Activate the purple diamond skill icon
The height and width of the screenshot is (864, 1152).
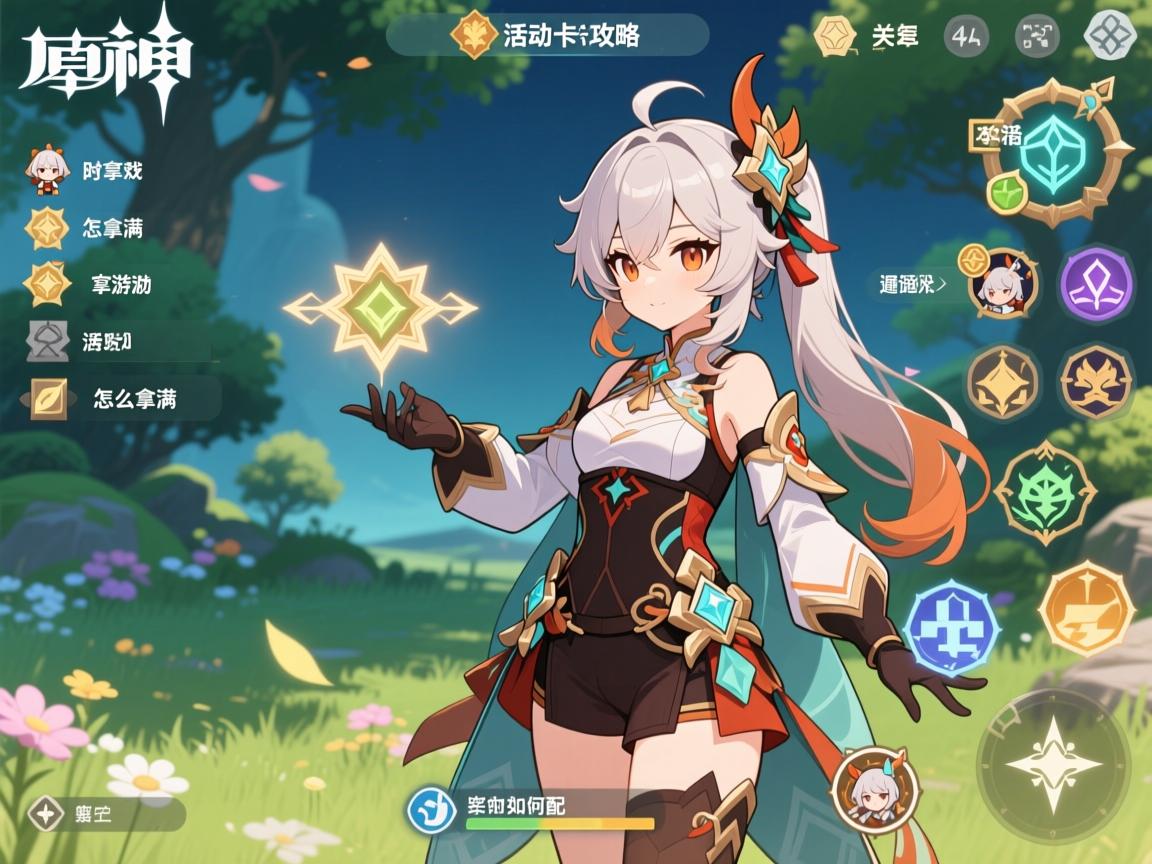coord(1095,283)
